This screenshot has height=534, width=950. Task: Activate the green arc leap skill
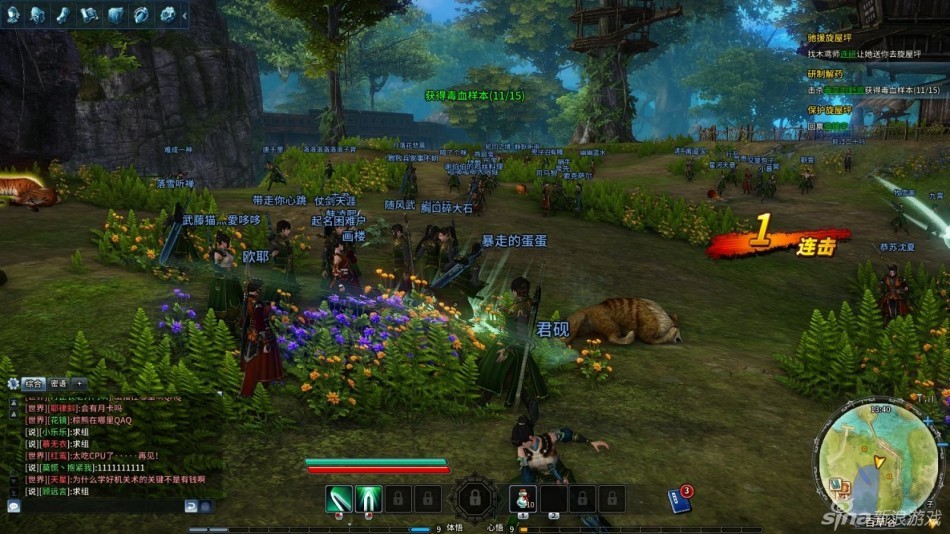tap(368, 498)
